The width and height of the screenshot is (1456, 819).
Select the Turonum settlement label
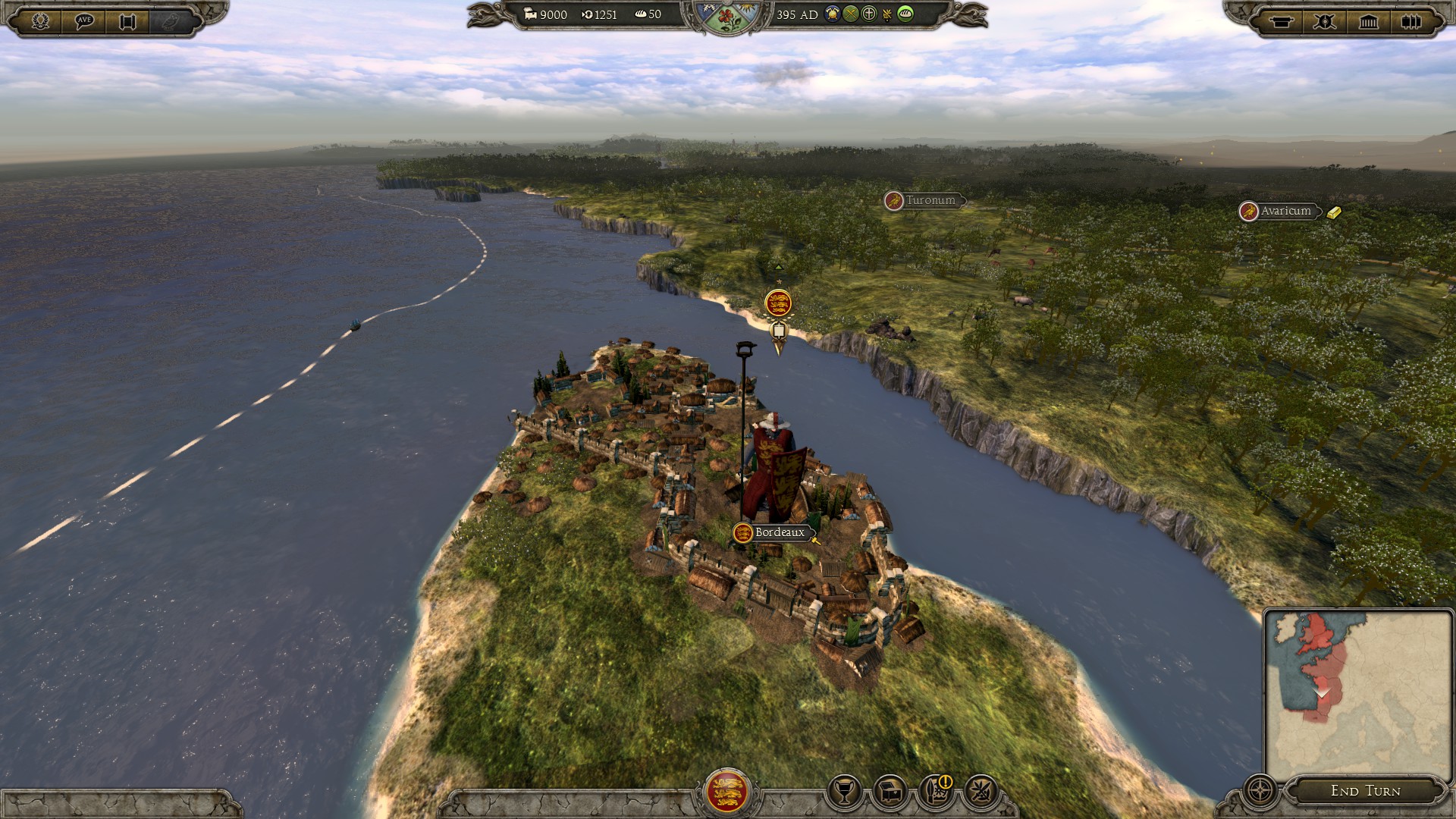coord(930,201)
